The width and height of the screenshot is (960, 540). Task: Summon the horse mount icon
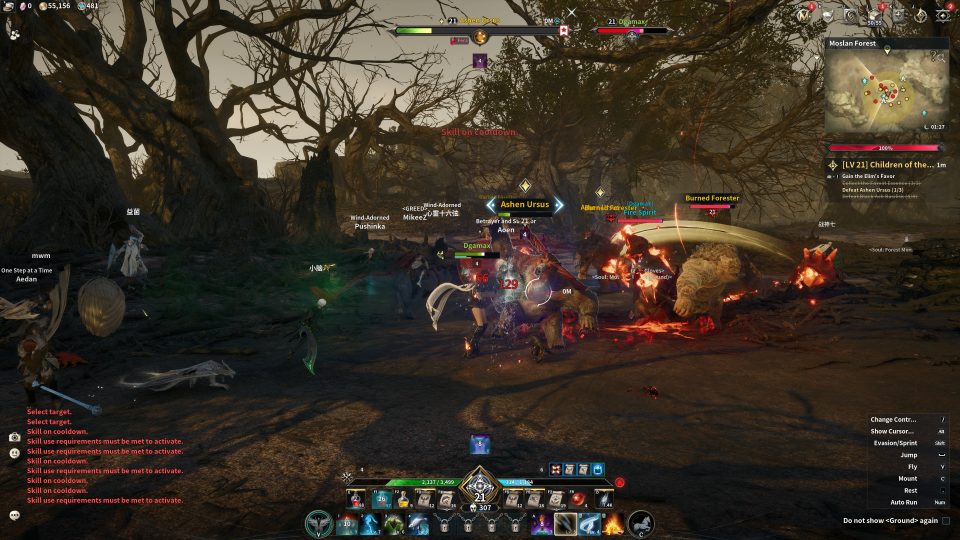(641, 522)
